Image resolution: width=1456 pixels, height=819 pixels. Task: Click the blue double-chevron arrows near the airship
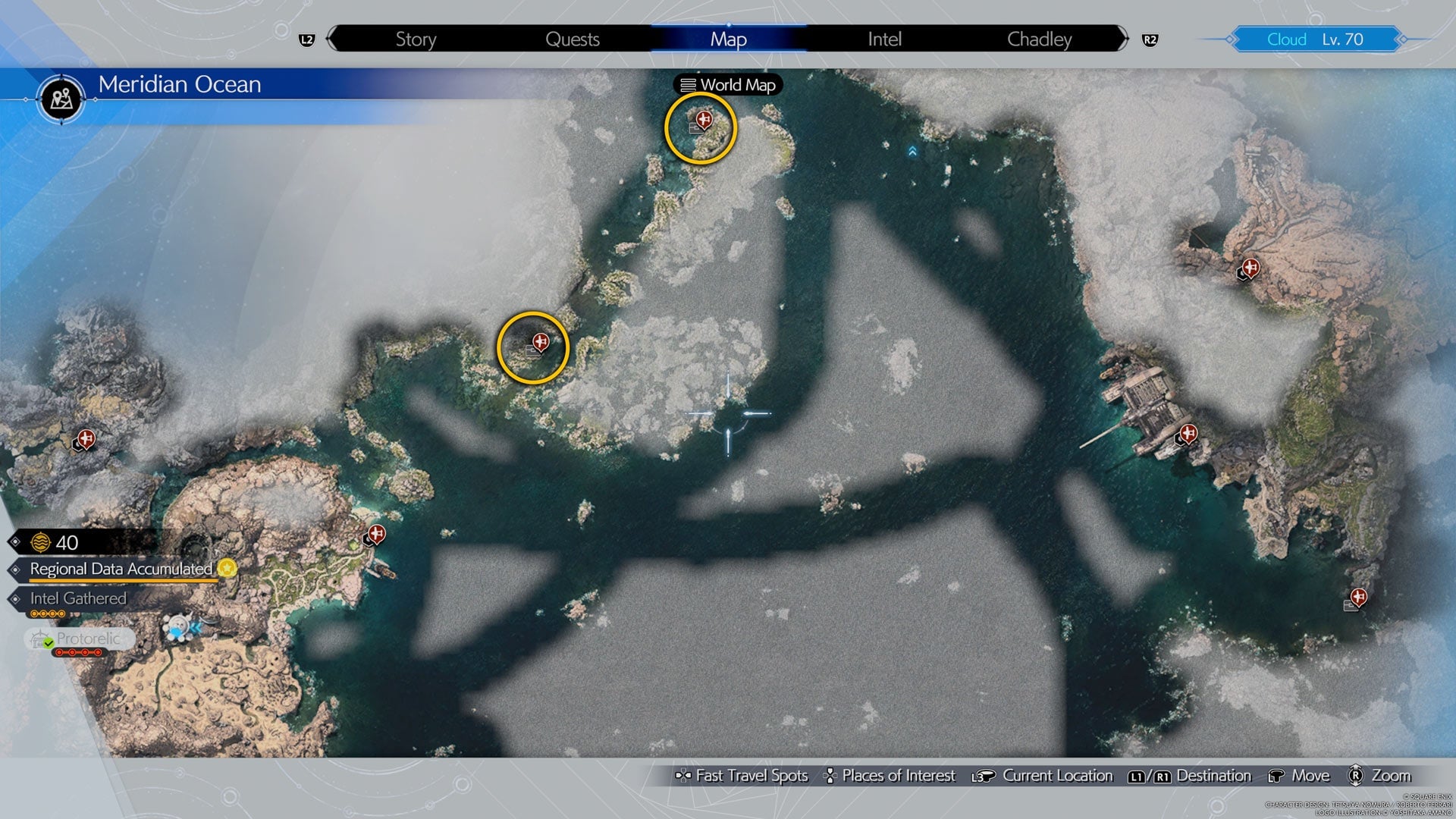197,629
